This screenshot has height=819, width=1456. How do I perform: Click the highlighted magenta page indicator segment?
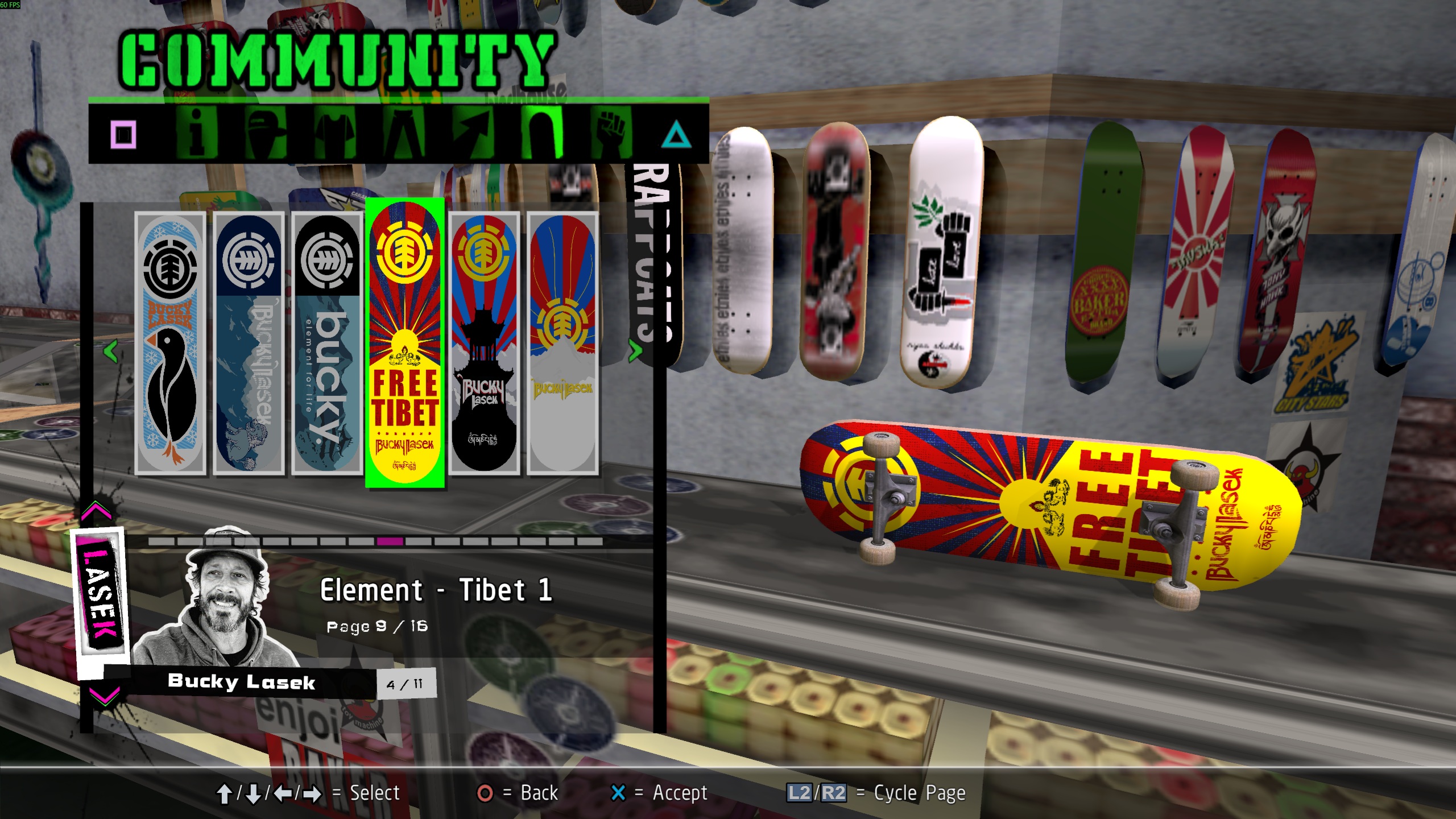click(x=390, y=541)
